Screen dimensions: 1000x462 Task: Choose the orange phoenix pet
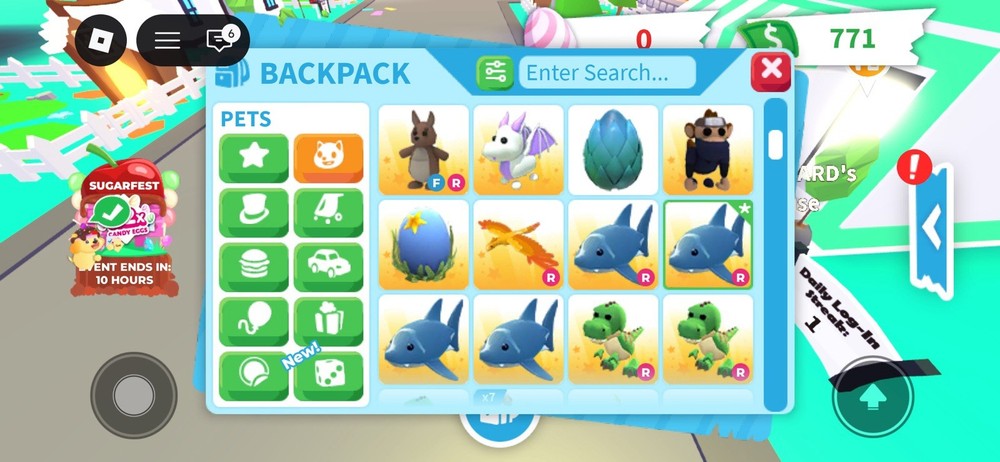[518, 244]
